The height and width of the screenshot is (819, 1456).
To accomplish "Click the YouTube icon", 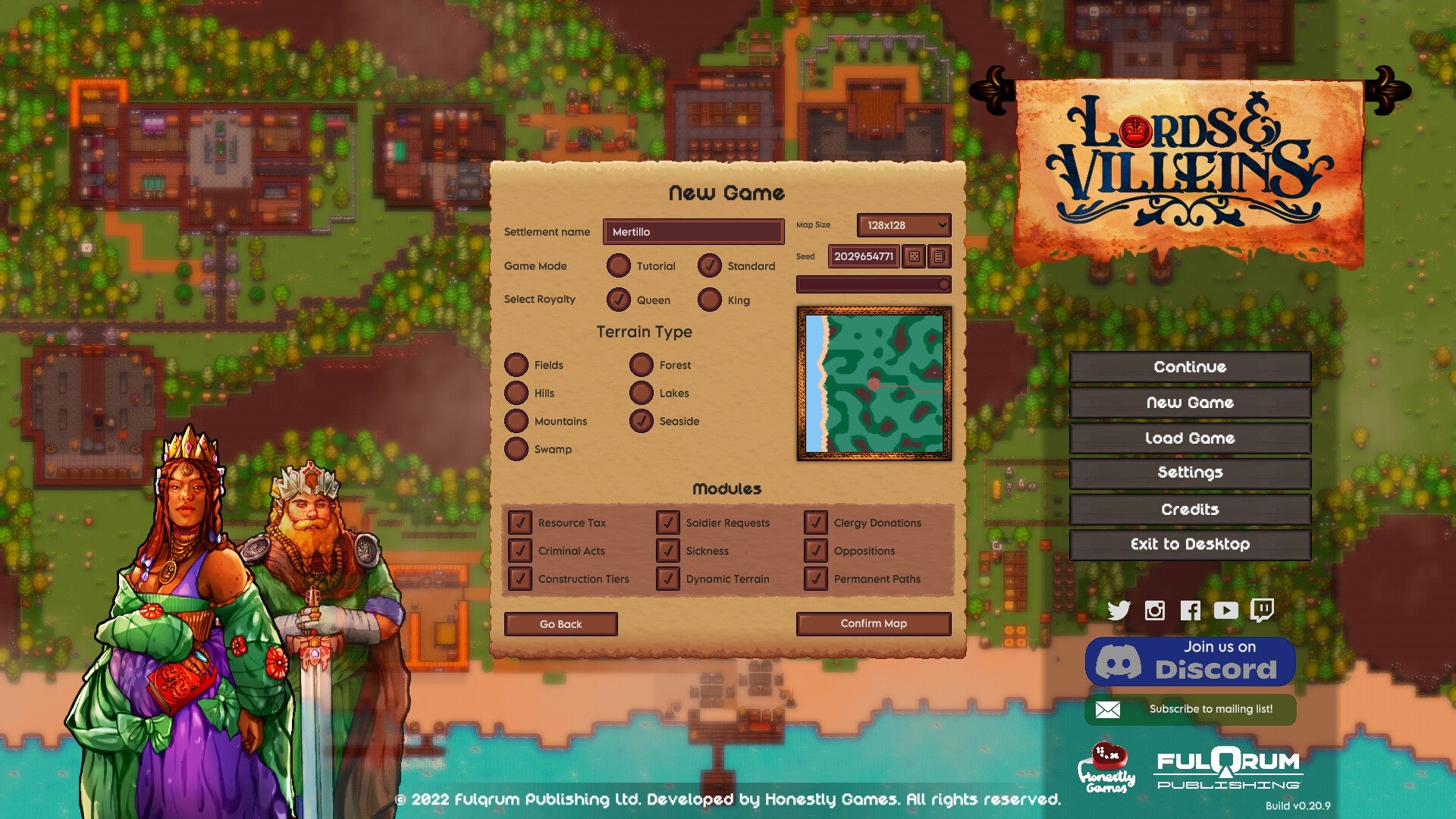I will (x=1226, y=610).
